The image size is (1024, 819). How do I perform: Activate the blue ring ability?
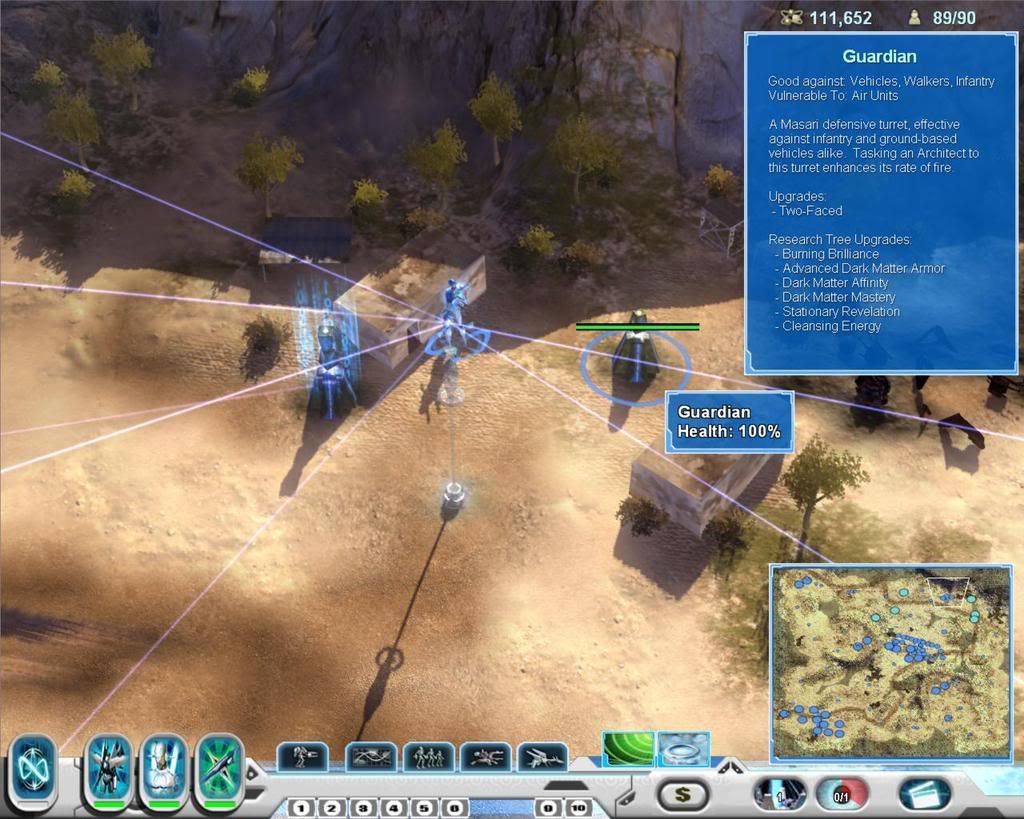[x=684, y=749]
